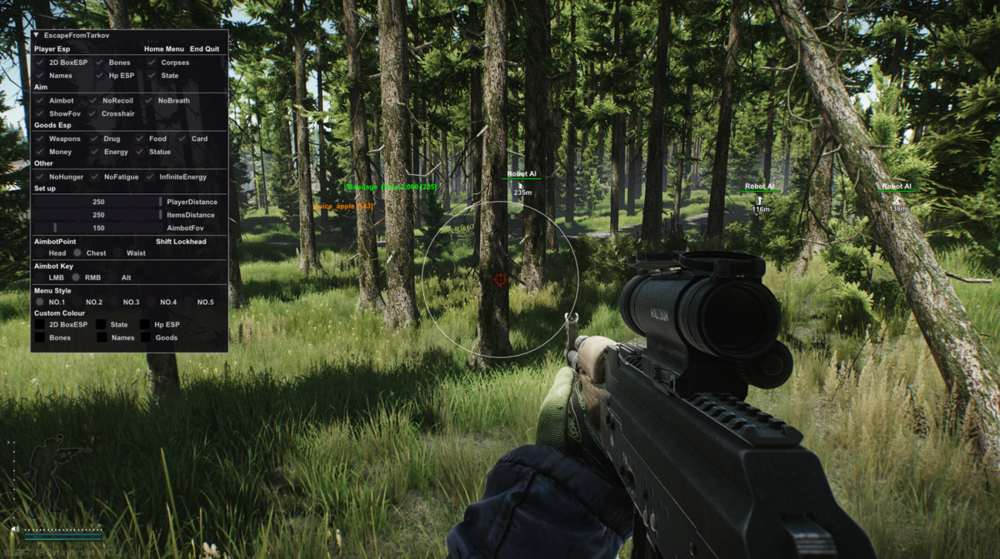Disable the ShowFov checkbox
The height and width of the screenshot is (559, 1000).
39,114
